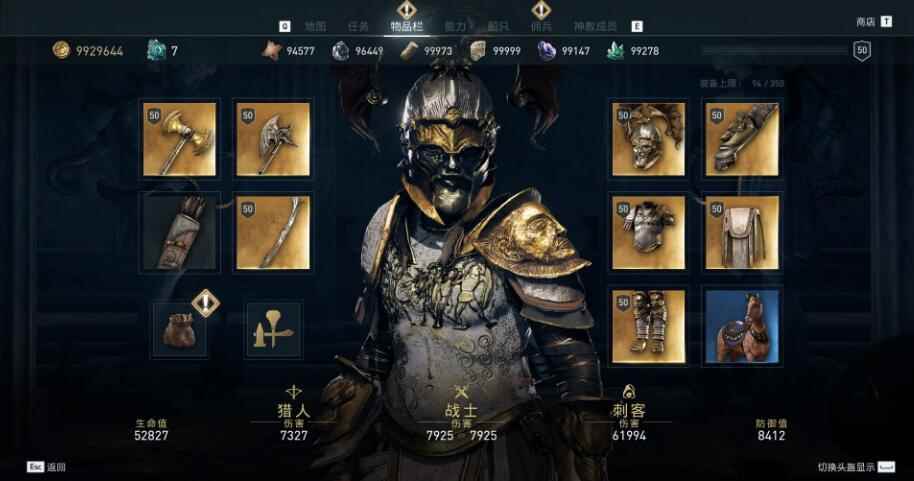Open the horse mount slot
Screen dimensions: 914x481
pyautogui.click(x=742, y=326)
